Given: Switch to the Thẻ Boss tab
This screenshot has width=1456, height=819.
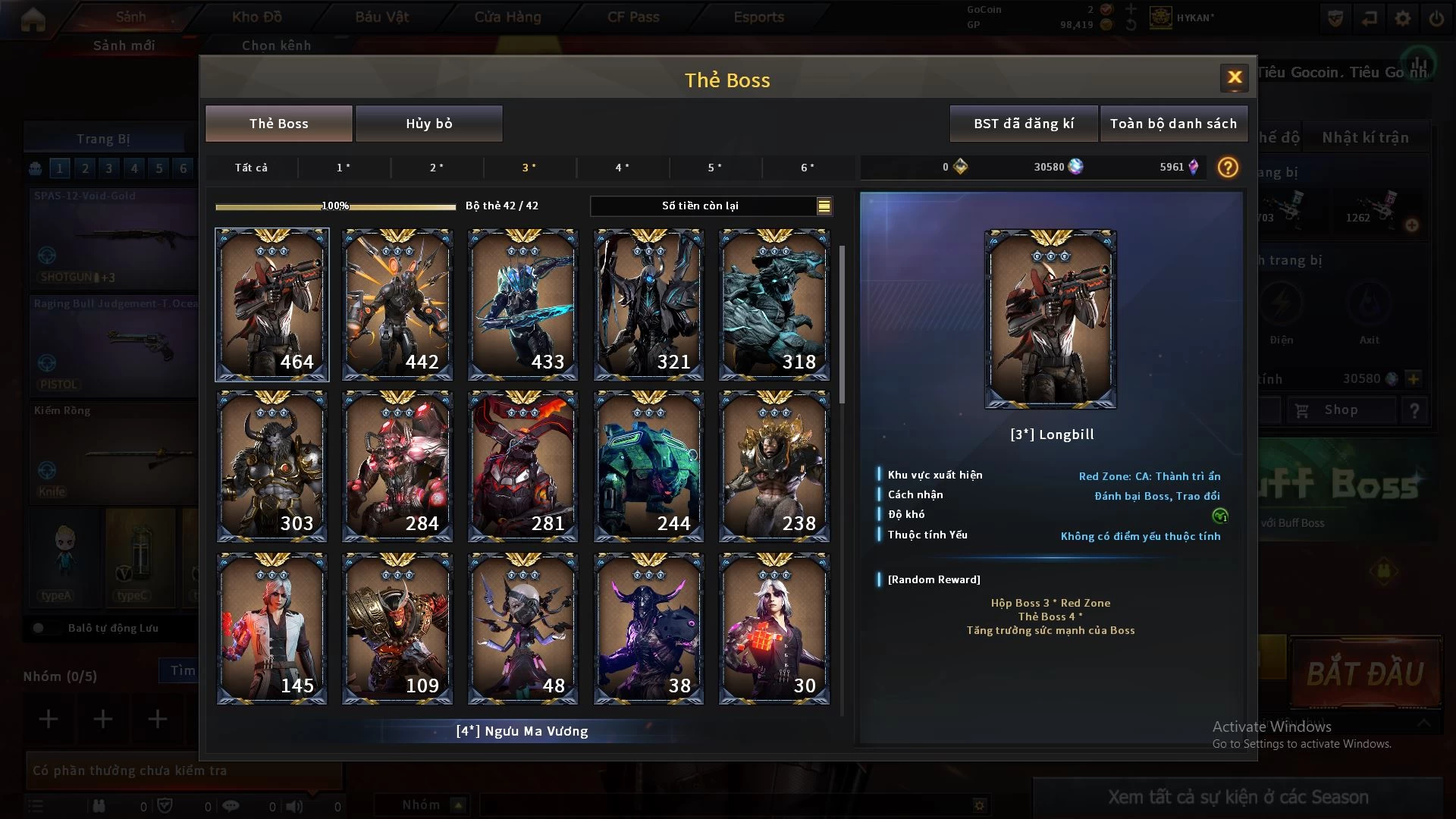Looking at the screenshot, I should (278, 124).
